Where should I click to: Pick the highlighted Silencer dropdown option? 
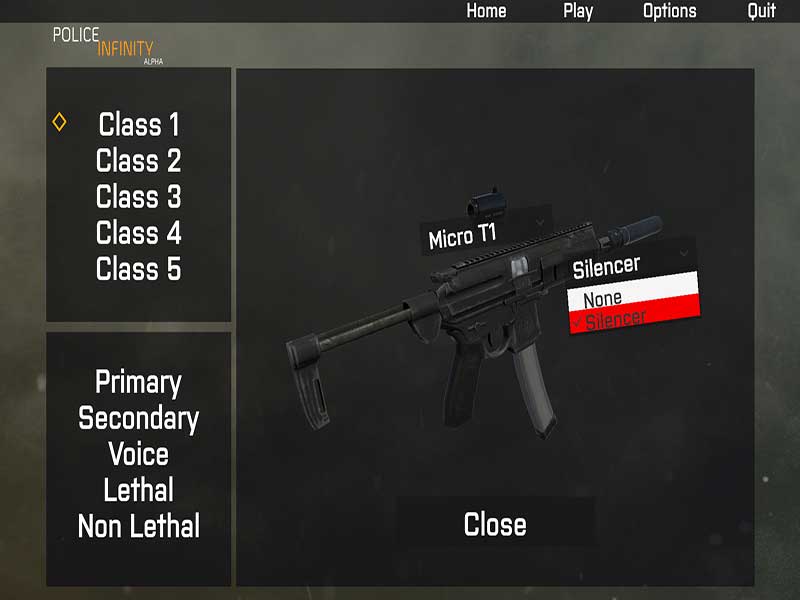coord(633,320)
